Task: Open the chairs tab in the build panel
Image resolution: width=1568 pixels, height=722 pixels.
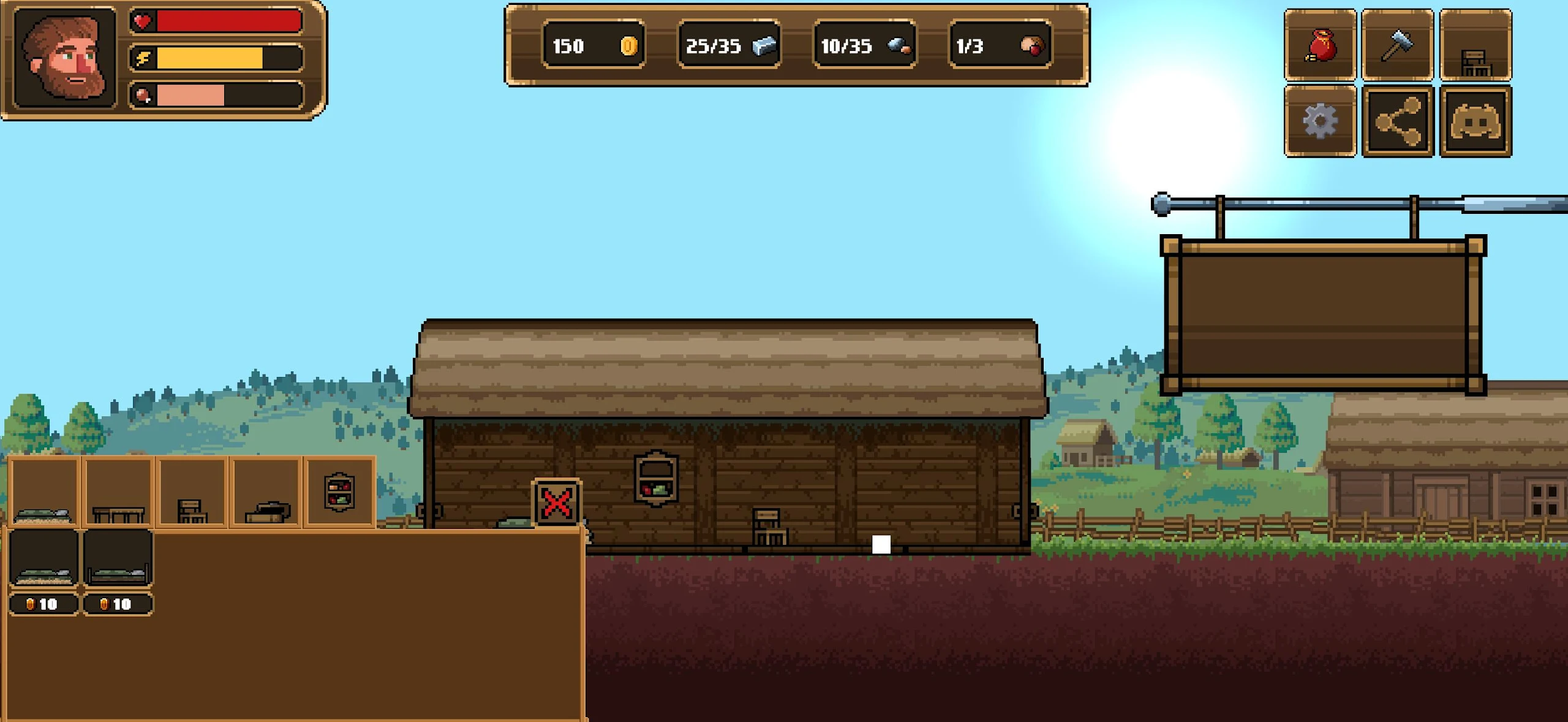Action: (x=192, y=492)
